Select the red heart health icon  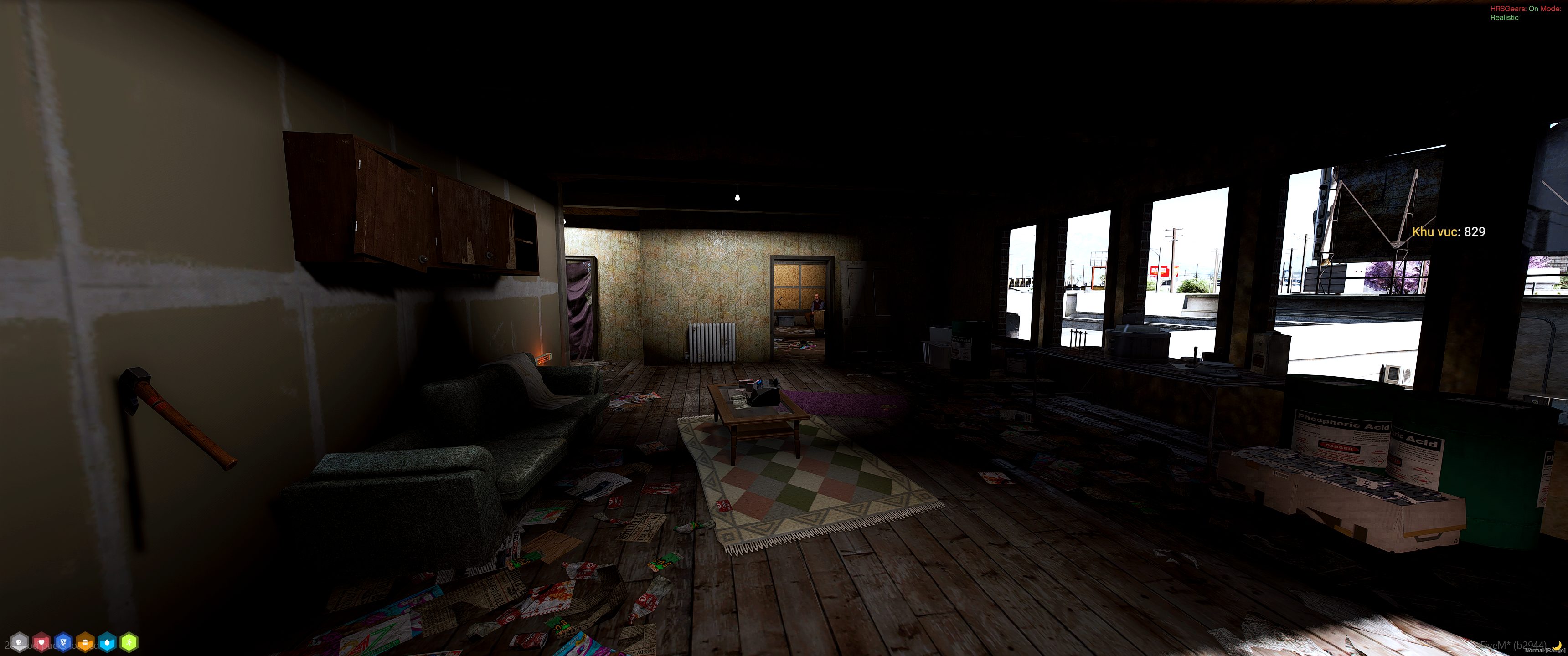click(x=41, y=642)
